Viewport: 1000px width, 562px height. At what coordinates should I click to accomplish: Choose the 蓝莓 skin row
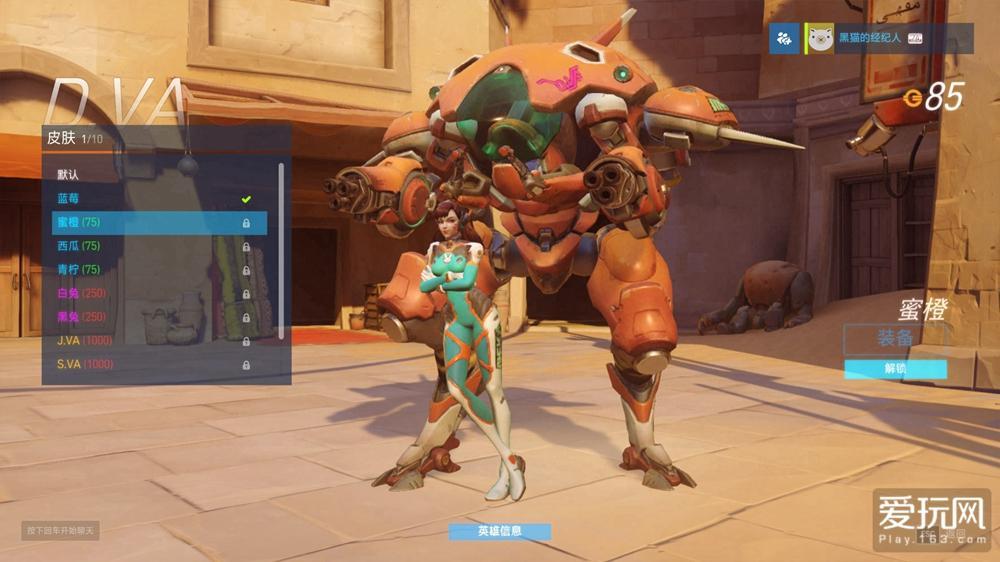[x=150, y=198]
